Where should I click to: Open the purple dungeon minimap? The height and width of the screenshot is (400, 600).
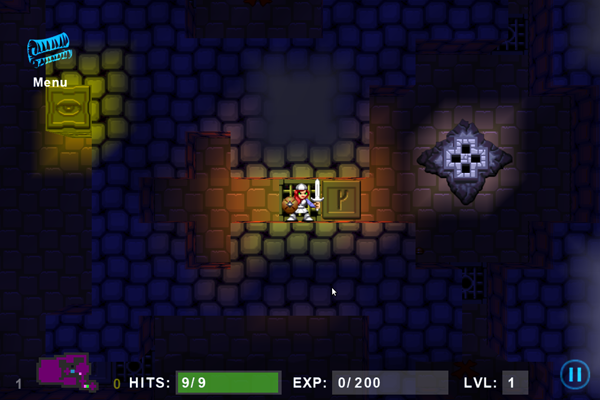[67, 372]
